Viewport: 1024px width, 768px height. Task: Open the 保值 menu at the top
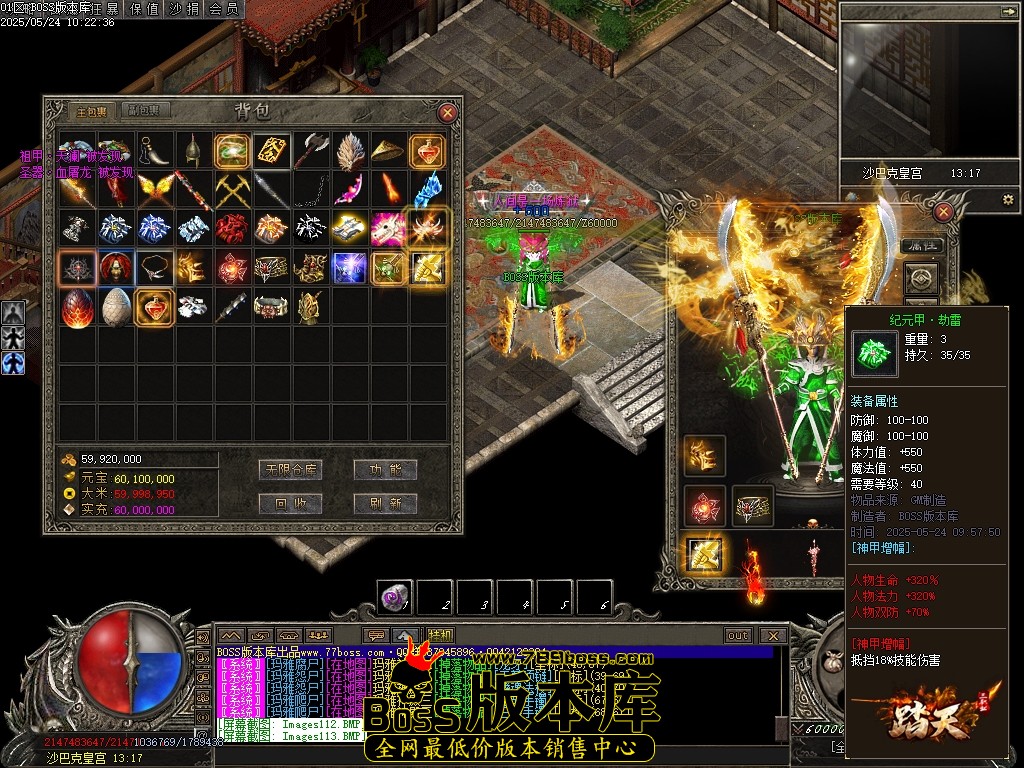pos(145,9)
